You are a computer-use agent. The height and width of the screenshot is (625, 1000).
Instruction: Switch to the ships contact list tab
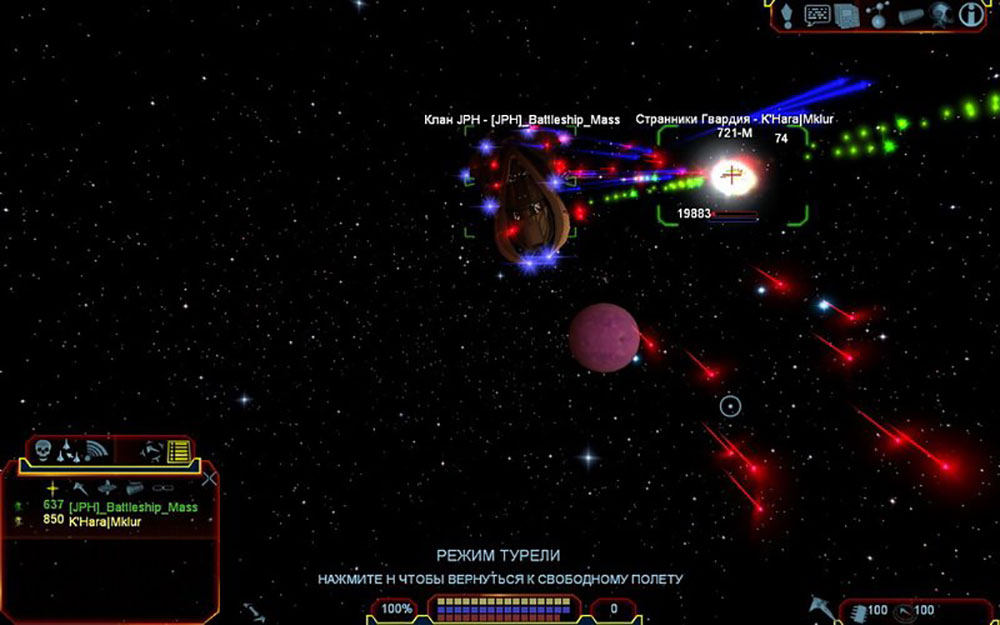point(67,451)
